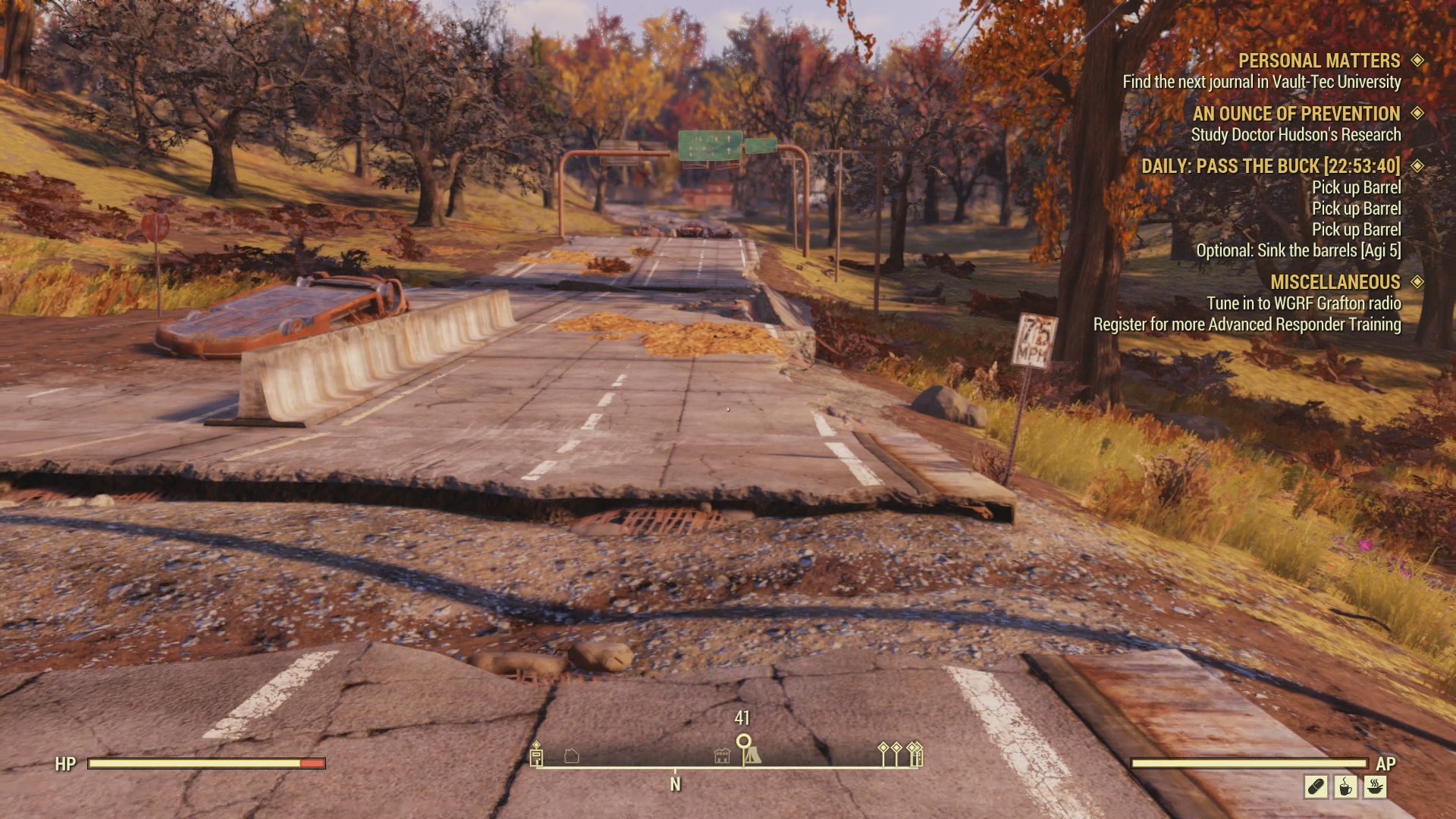The width and height of the screenshot is (1456, 819).
Task: Open An Ounce of Prevention quest
Action: 1296,114
